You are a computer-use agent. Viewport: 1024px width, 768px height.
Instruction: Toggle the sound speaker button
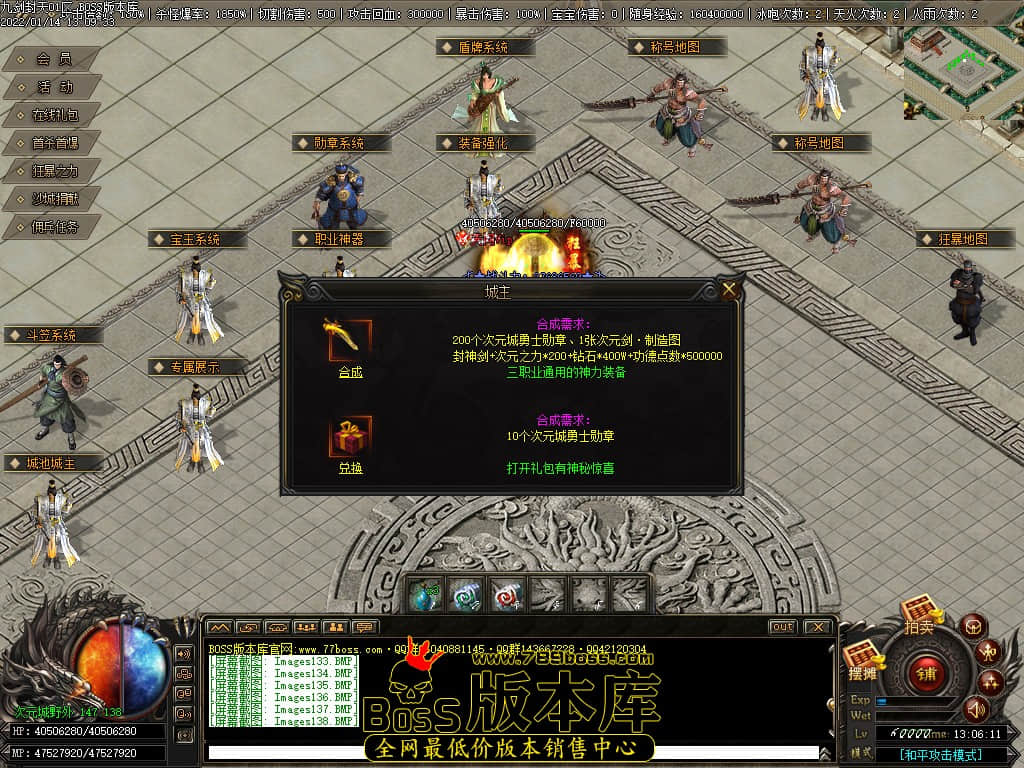[975, 709]
